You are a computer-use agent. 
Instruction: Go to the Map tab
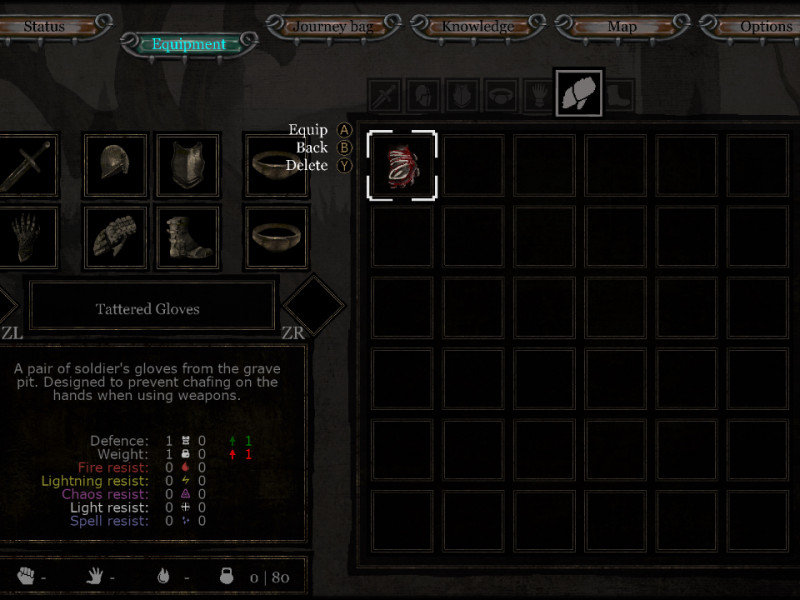(622, 26)
